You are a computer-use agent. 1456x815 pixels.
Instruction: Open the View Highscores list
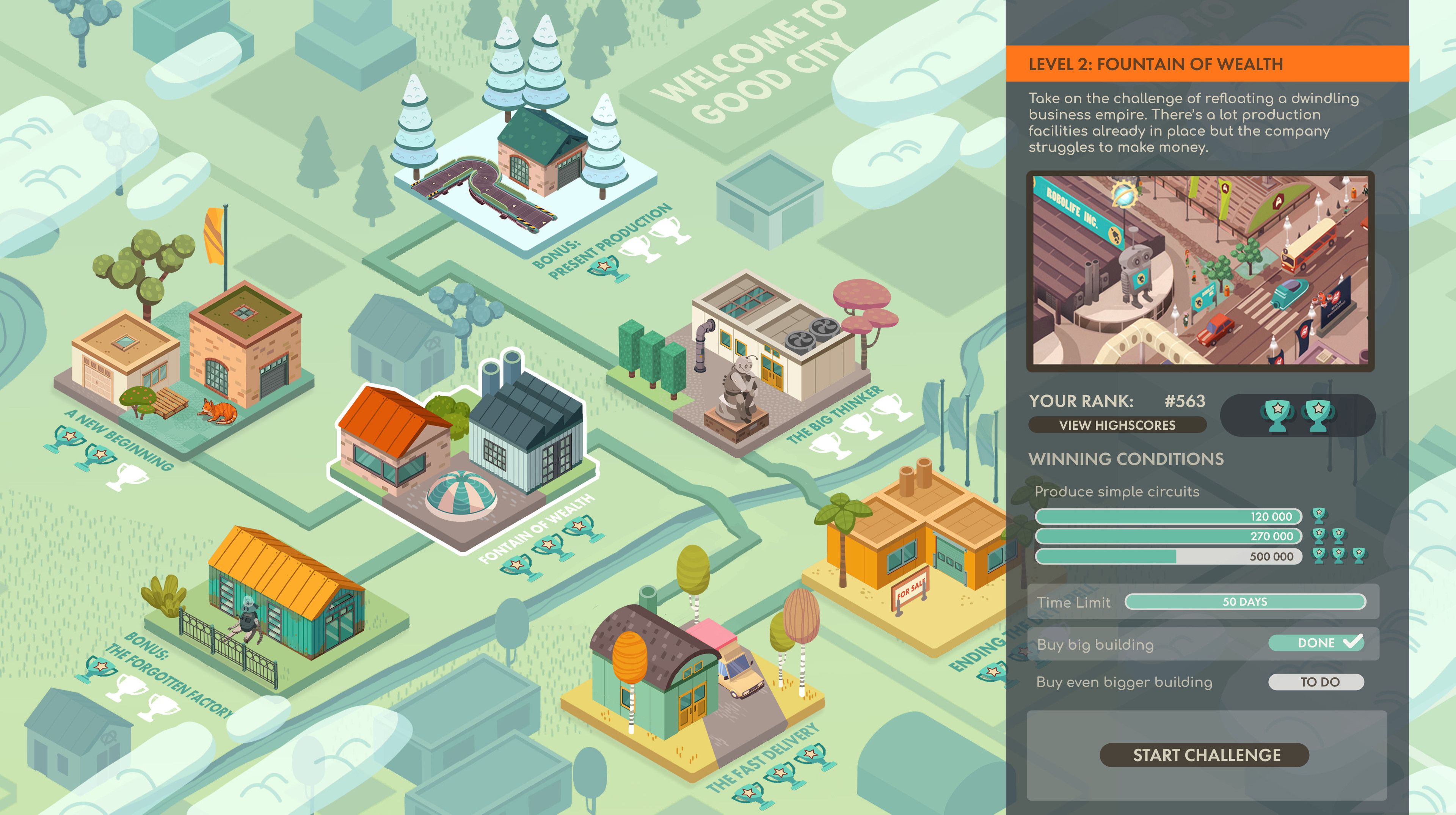click(1117, 425)
